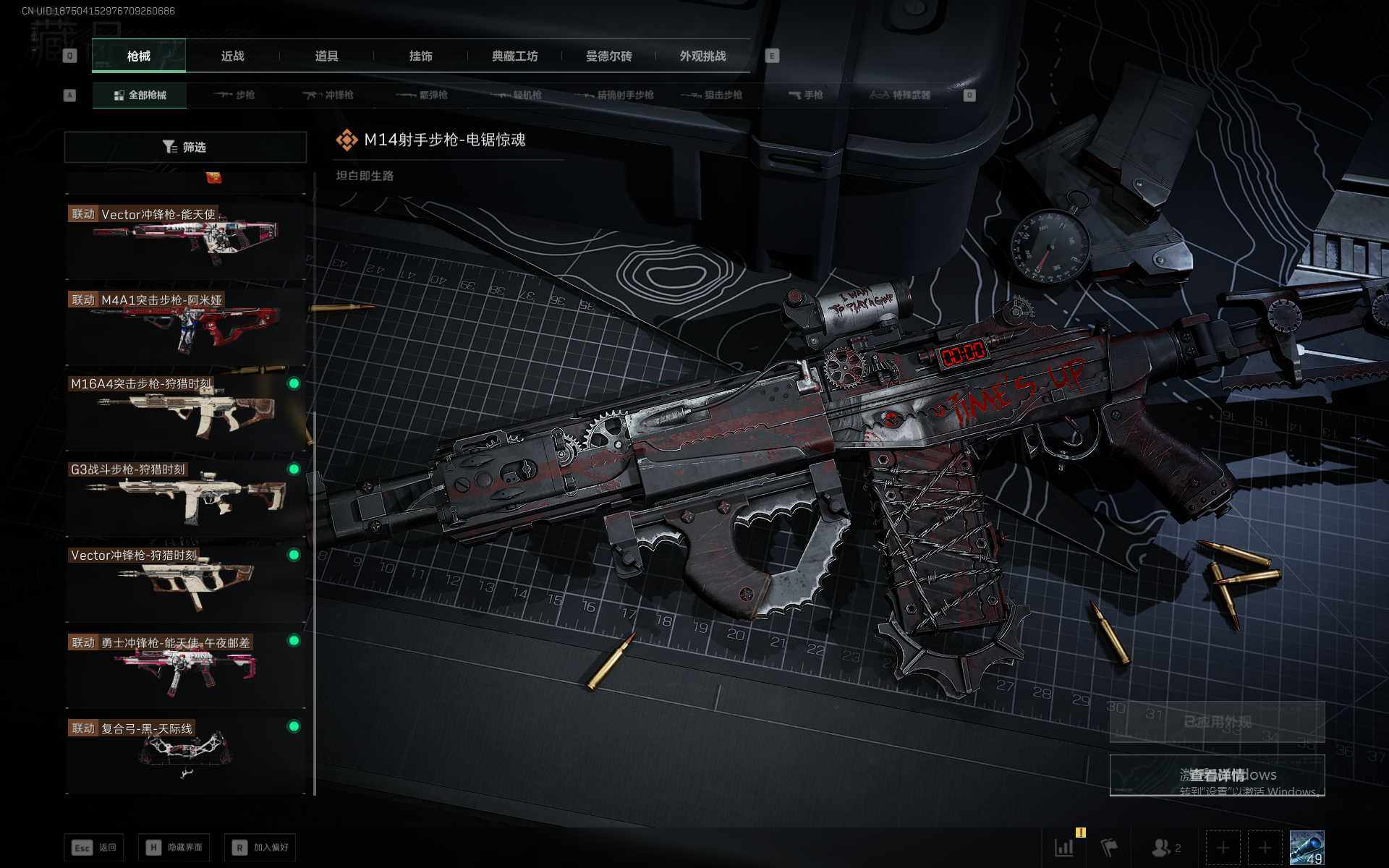This screenshot has width=1389, height=868.
Task: Open the 道具 items tab
Action: [326, 56]
